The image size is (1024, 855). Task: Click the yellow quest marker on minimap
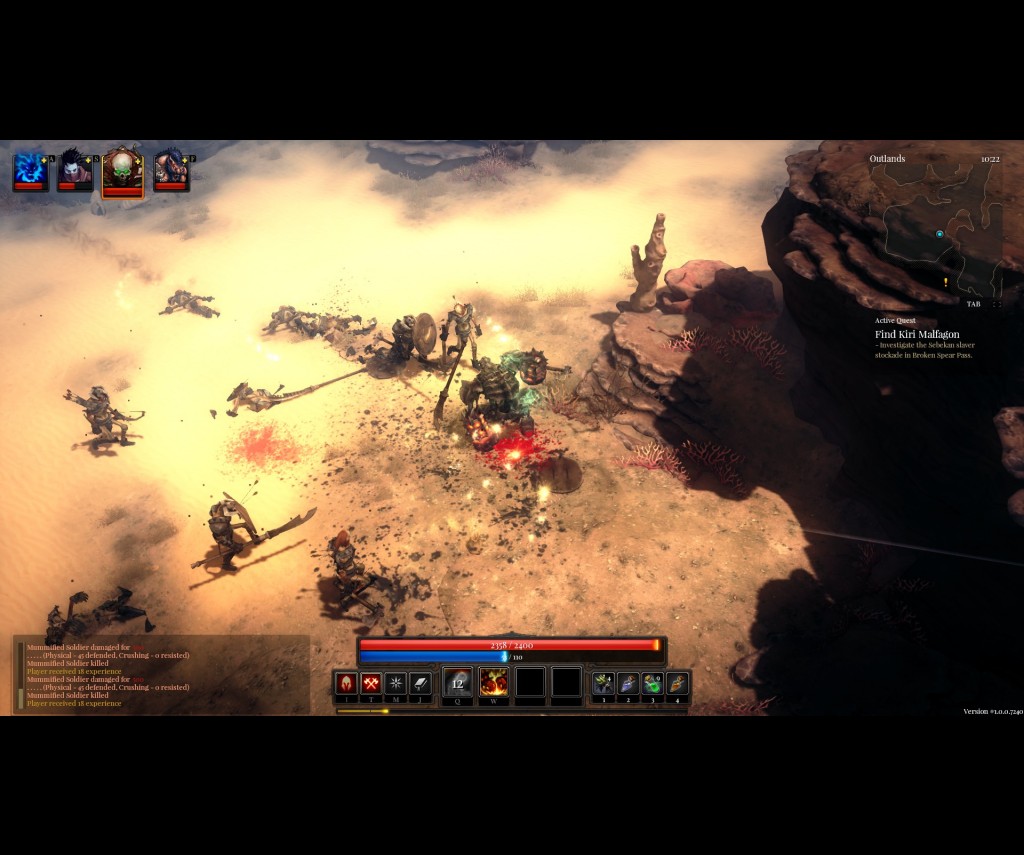click(x=945, y=283)
